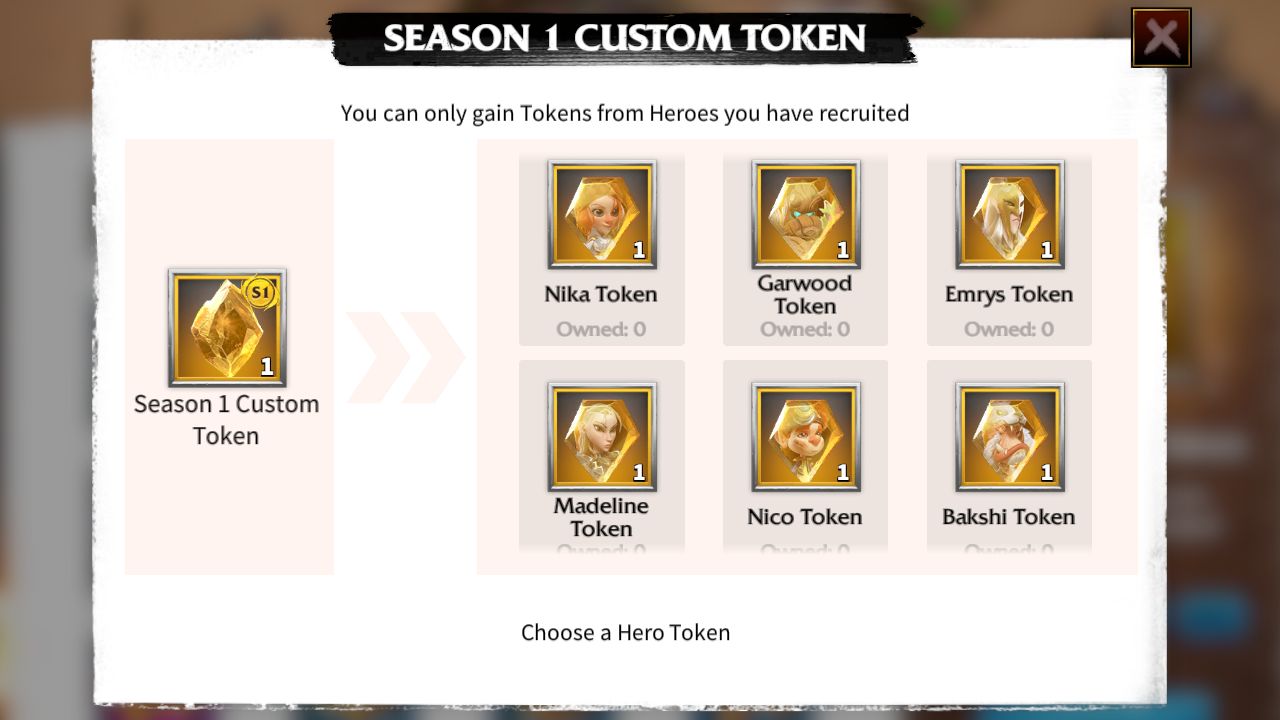Select the Madeline Token icon
This screenshot has width=1280, height=720.
[x=601, y=436]
